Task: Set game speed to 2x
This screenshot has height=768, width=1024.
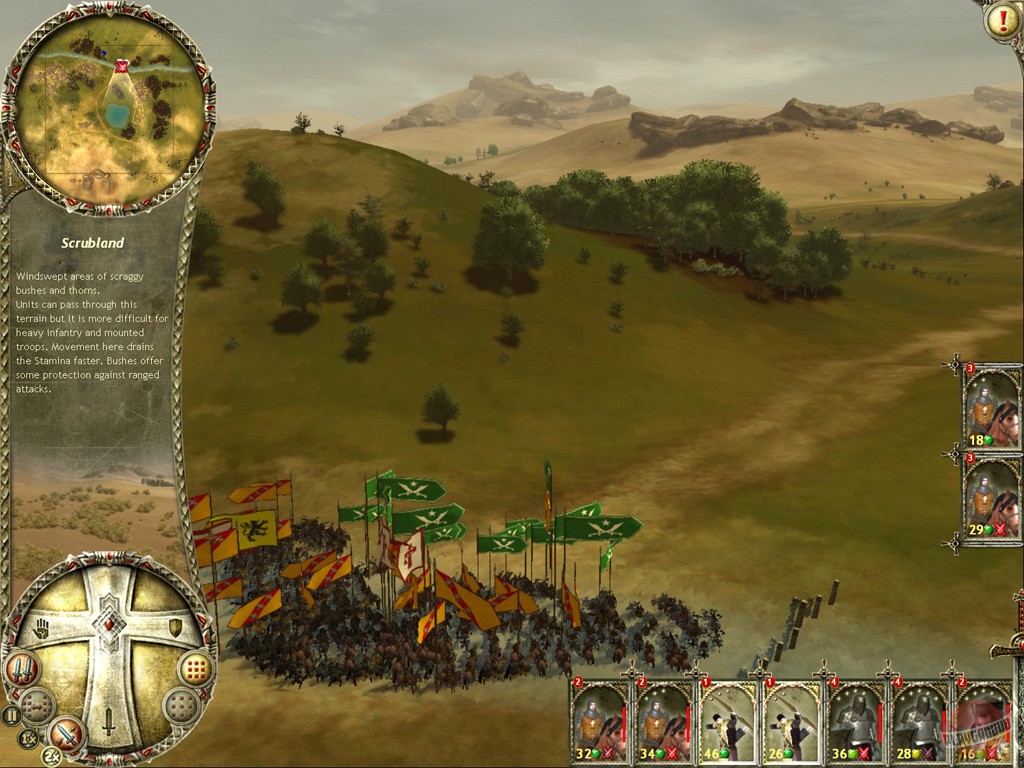Action: point(53,756)
